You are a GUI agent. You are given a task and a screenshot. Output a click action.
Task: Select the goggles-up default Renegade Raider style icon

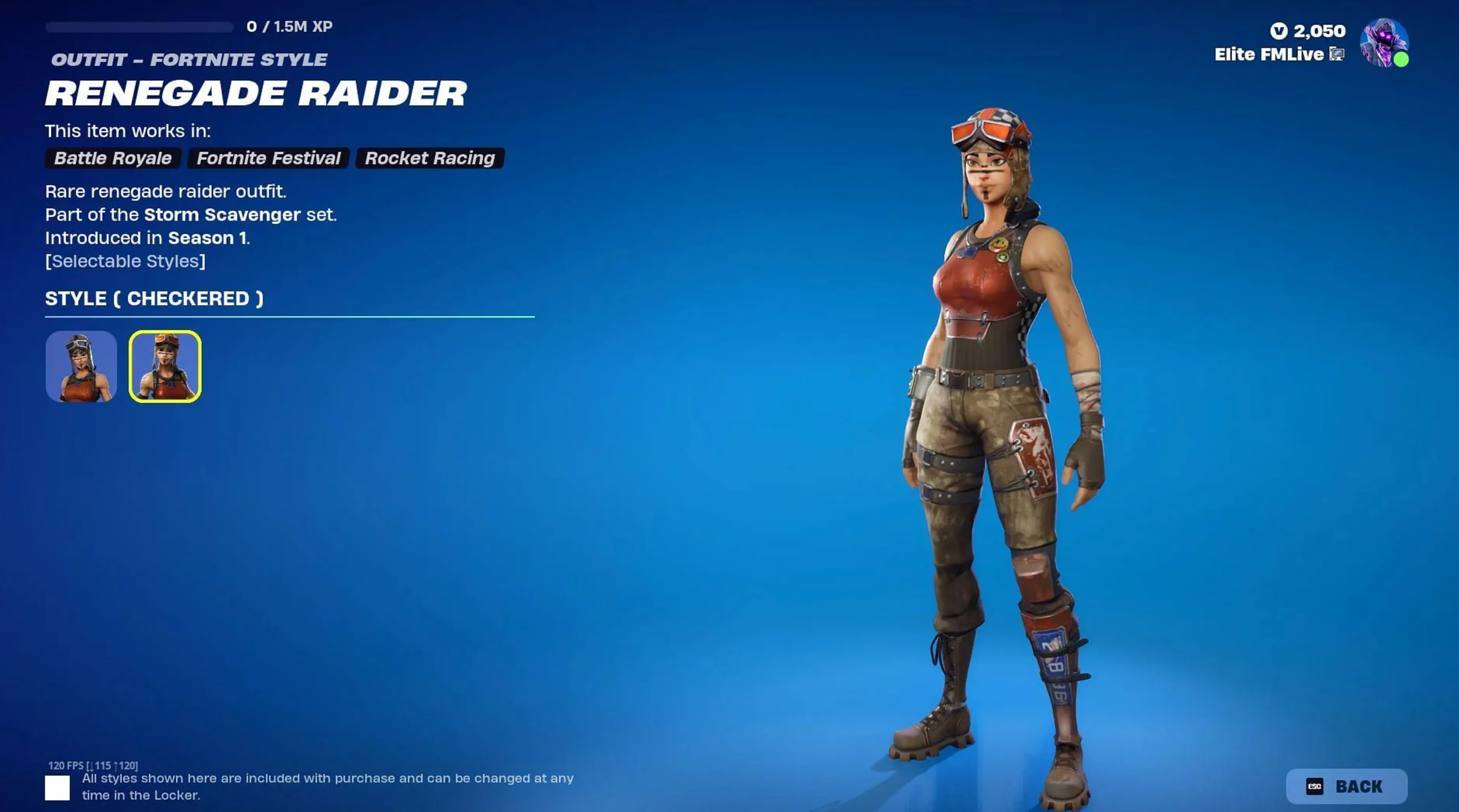tap(81, 367)
